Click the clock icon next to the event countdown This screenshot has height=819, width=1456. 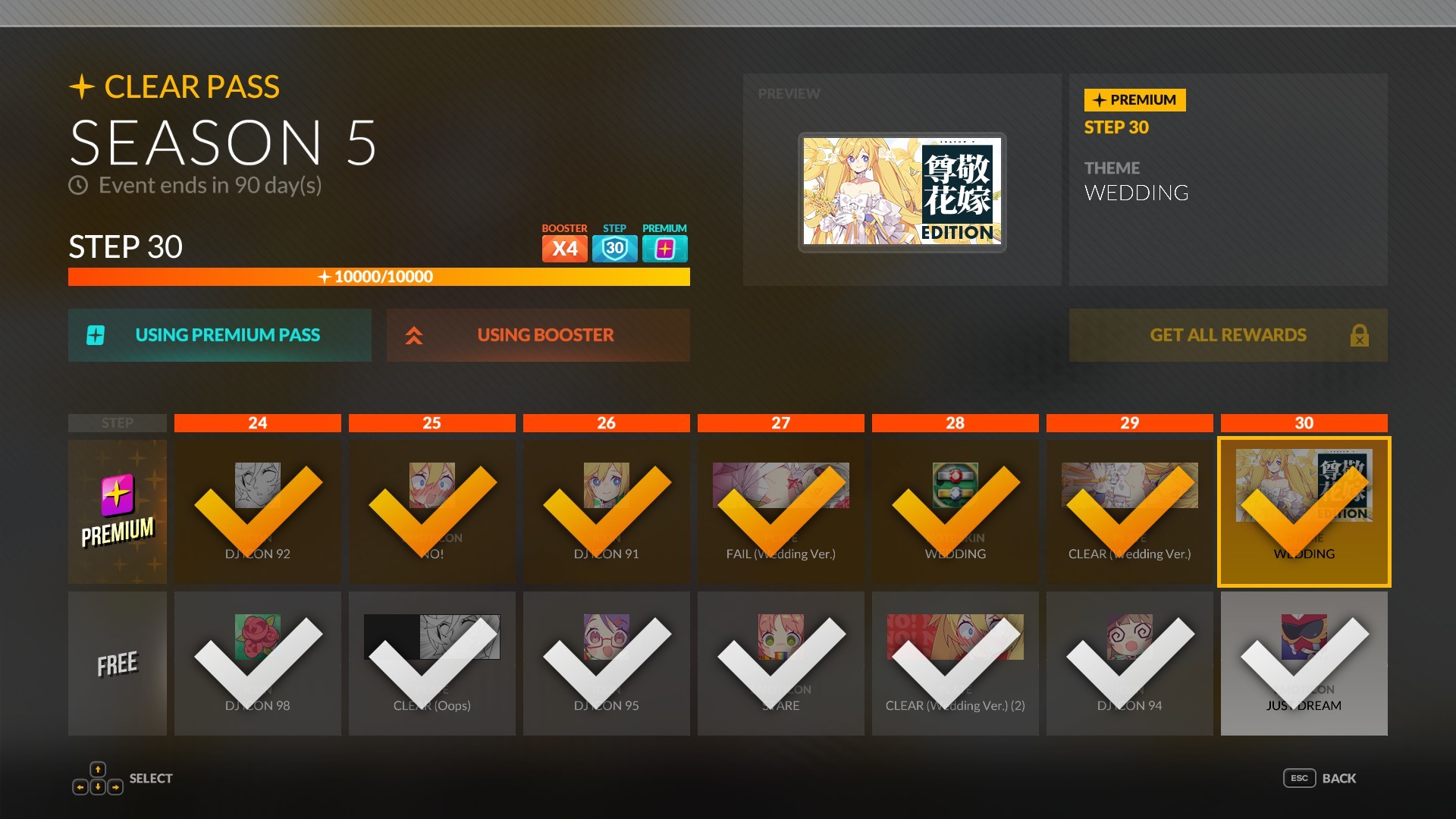78,184
